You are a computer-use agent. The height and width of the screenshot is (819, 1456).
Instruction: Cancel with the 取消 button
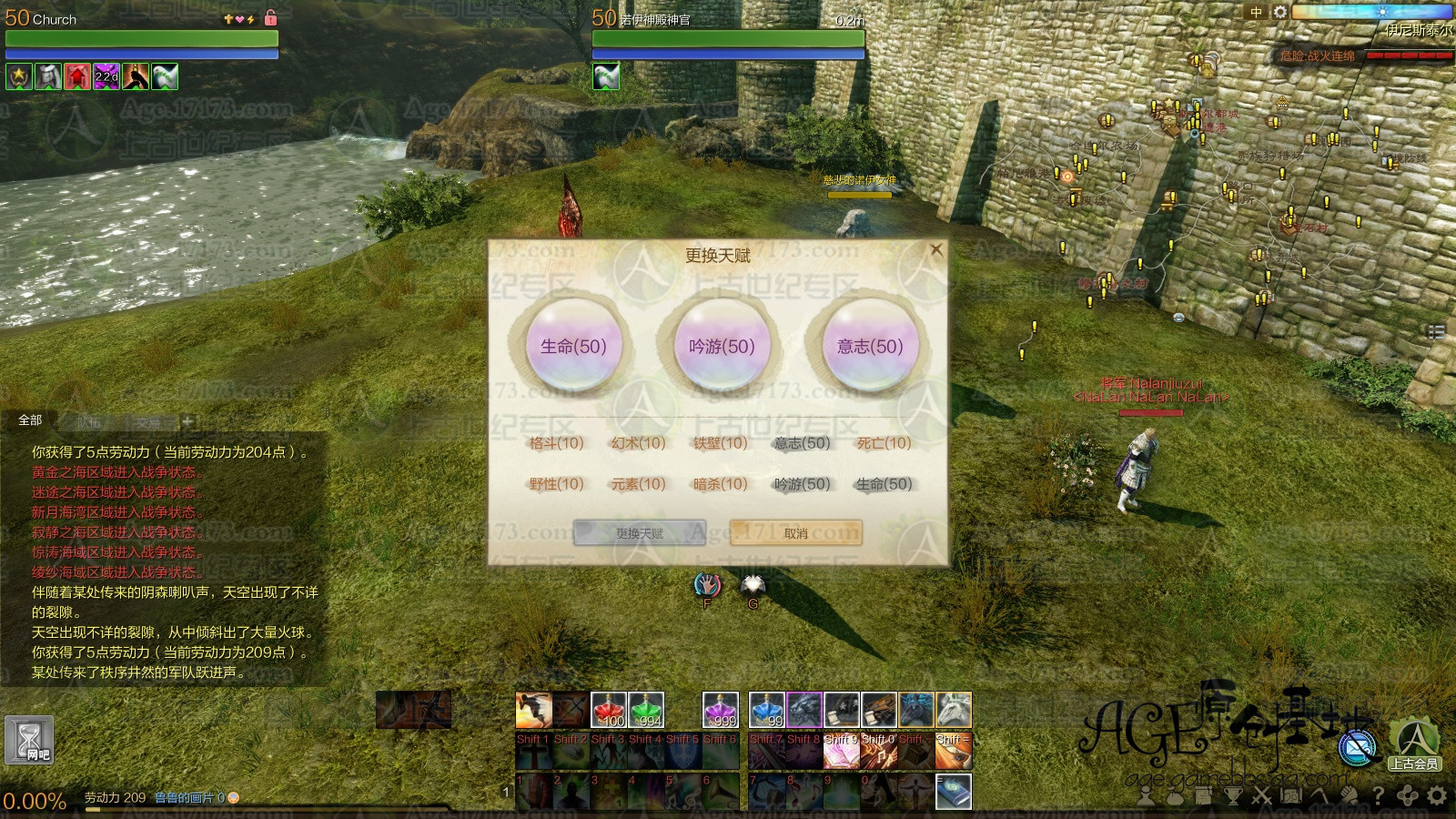click(795, 533)
